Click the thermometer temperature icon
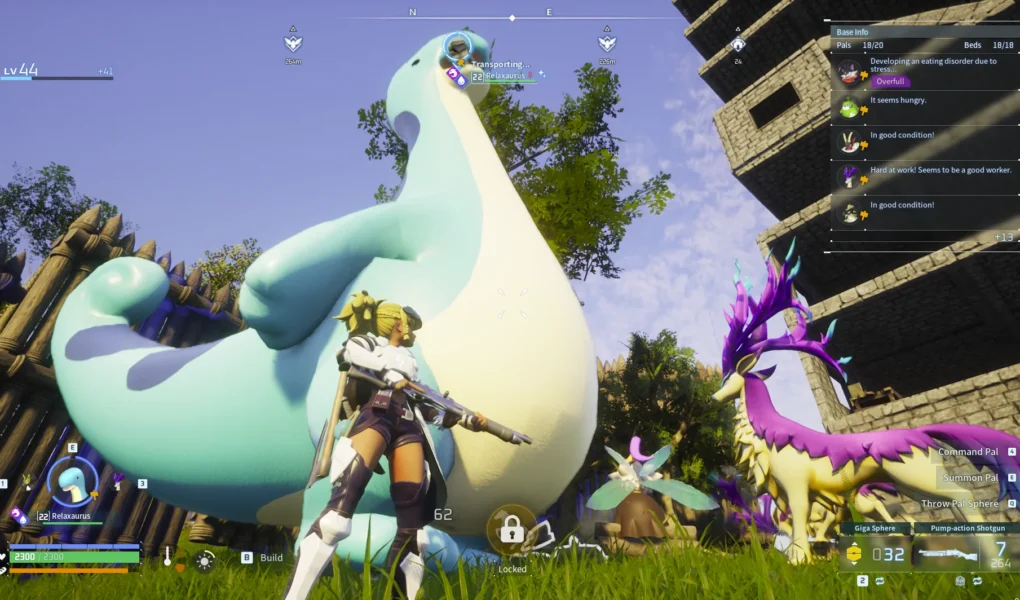Image resolution: width=1020 pixels, height=600 pixels. 168,557
